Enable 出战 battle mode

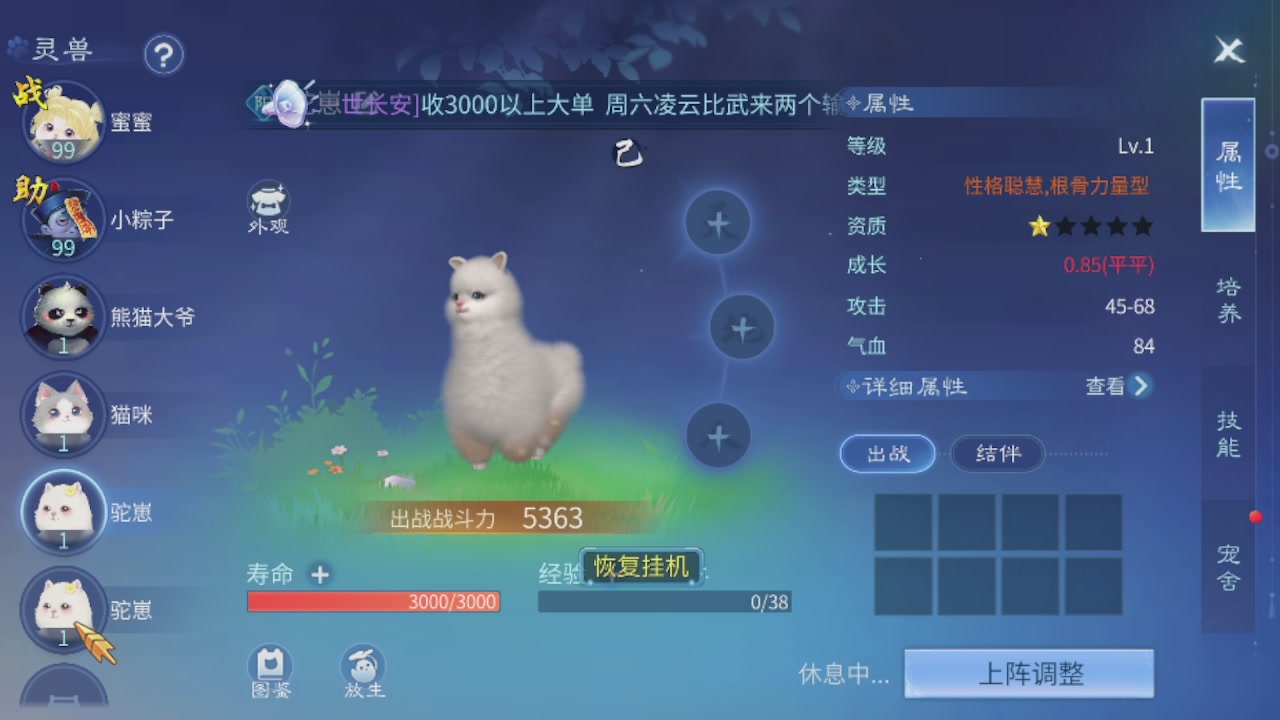pyautogui.click(x=886, y=453)
